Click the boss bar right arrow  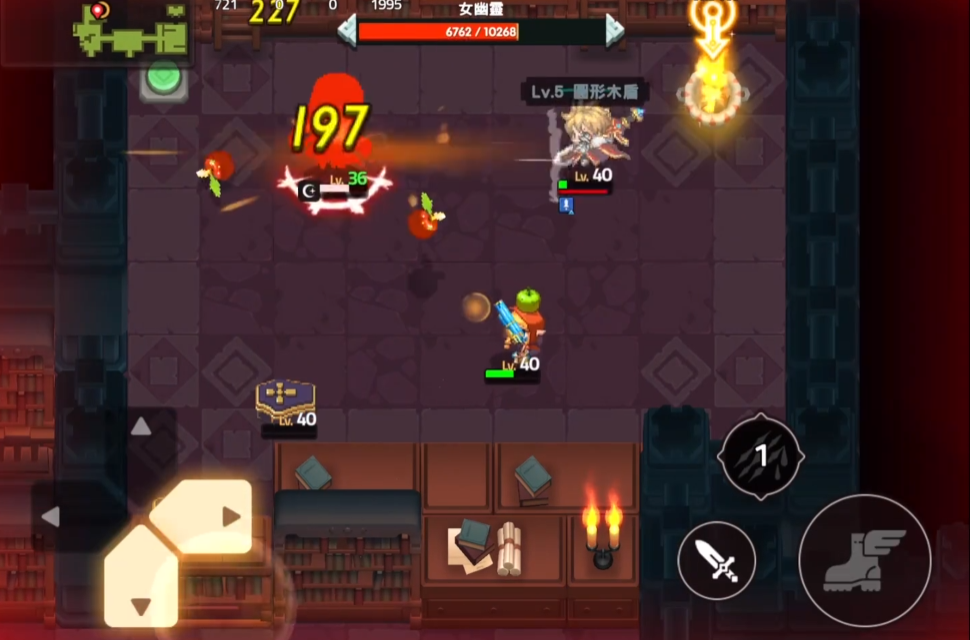[614, 30]
